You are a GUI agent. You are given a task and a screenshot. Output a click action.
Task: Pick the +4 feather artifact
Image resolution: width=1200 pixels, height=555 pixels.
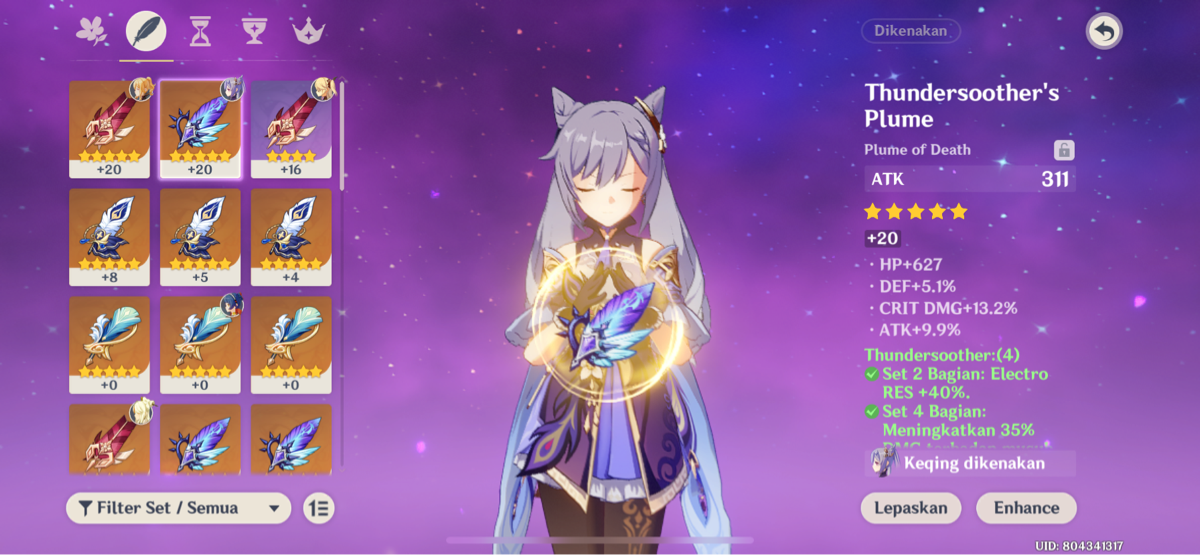pyautogui.click(x=291, y=236)
